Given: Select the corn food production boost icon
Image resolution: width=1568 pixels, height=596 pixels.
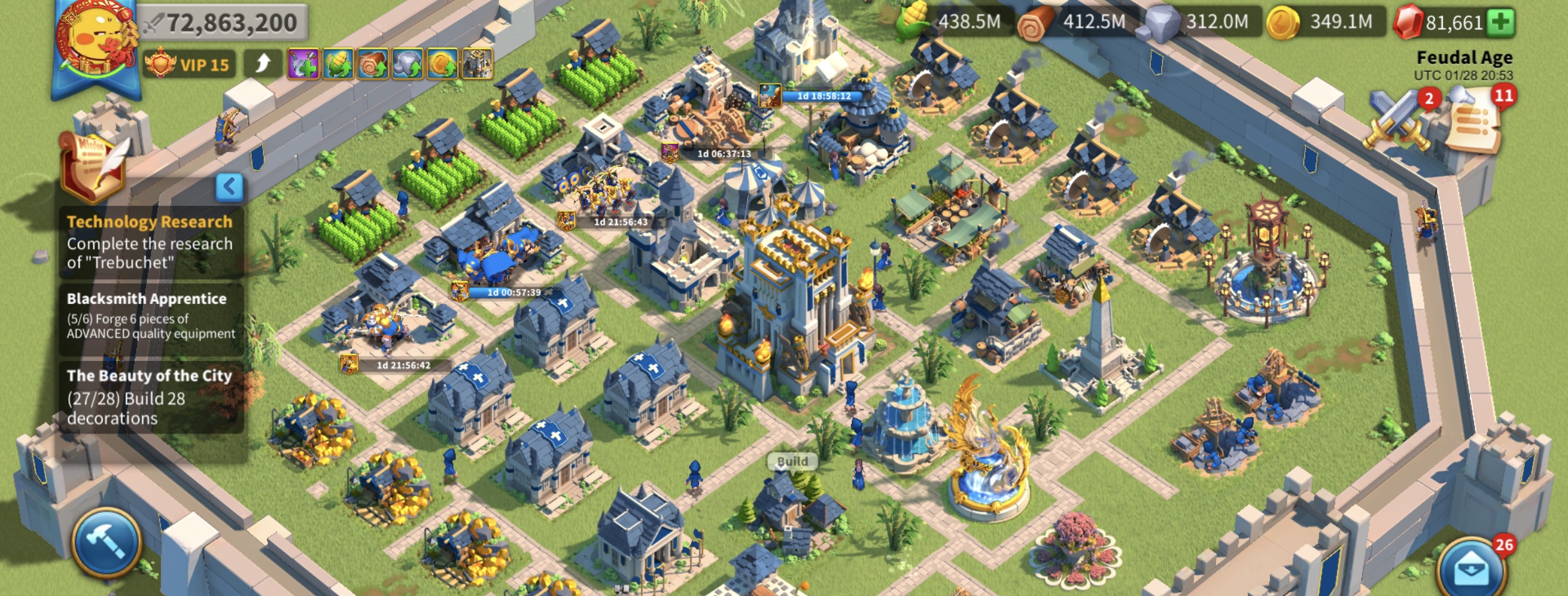Looking at the screenshot, I should click(x=338, y=64).
